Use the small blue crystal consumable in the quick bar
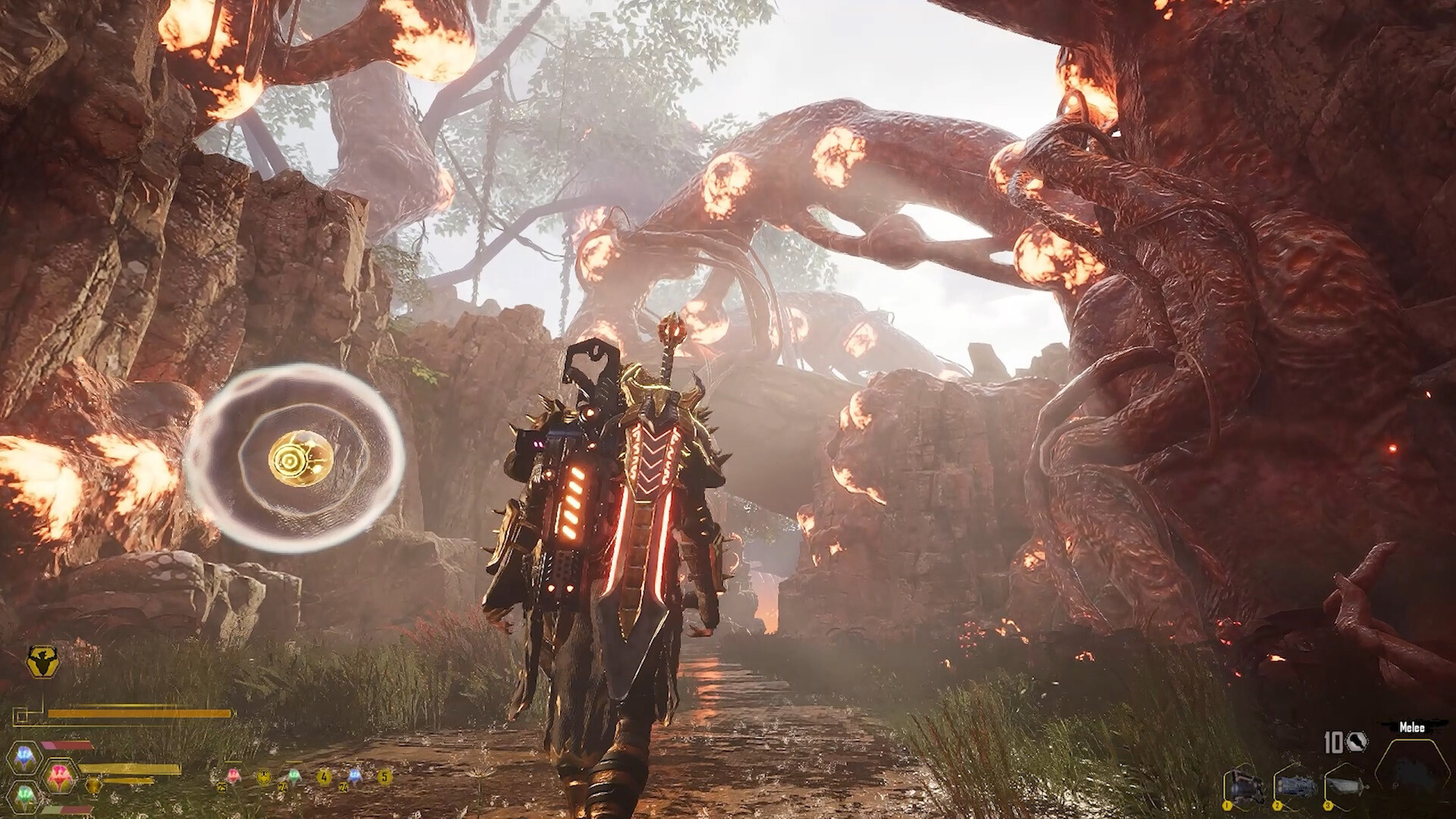The height and width of the screenshot is (819, 1456). coord(353,775)
